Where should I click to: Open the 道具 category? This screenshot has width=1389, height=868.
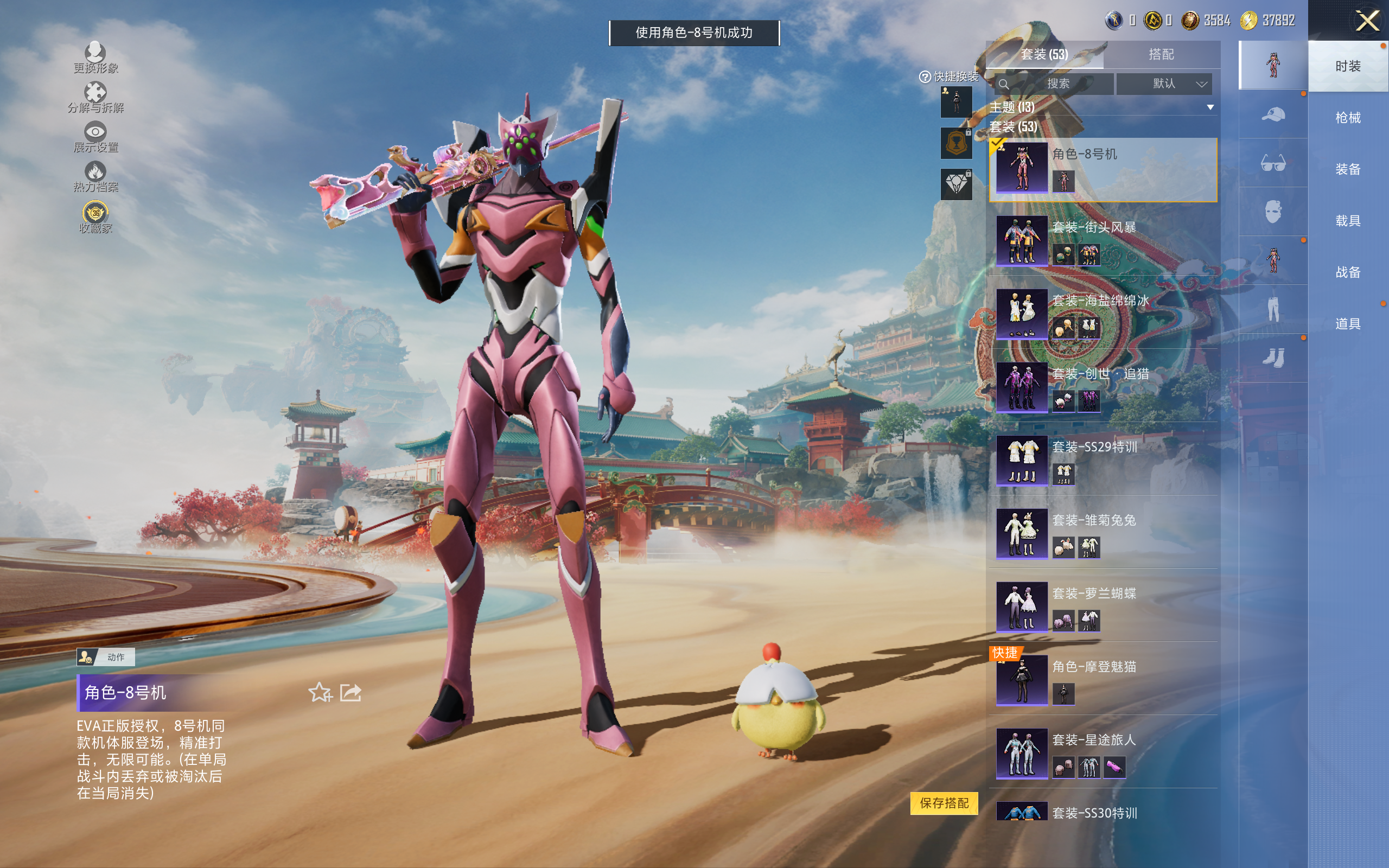(1348, 324)
